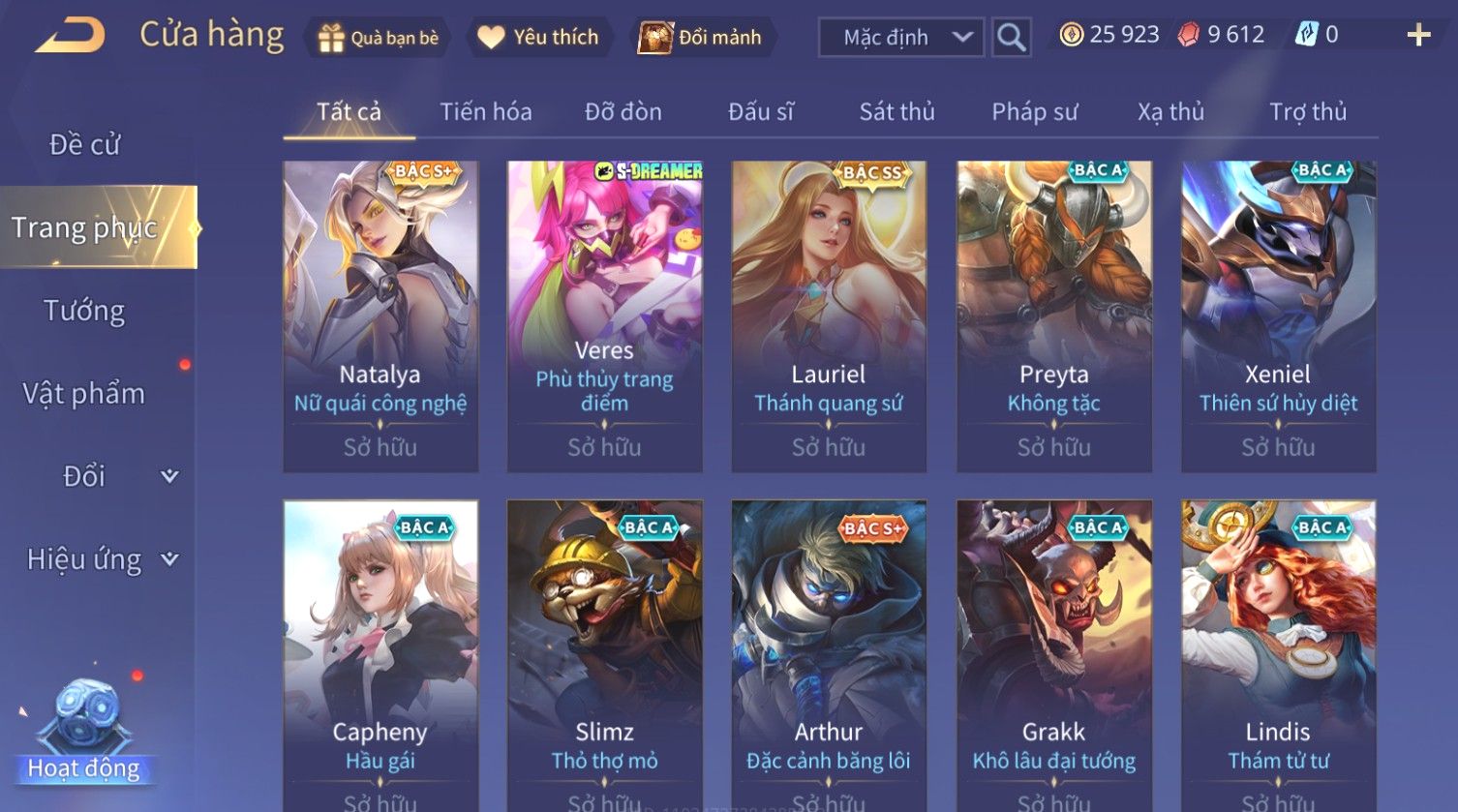Go to the Tướng shop section

pyautogui.click(x=85, y=311)
